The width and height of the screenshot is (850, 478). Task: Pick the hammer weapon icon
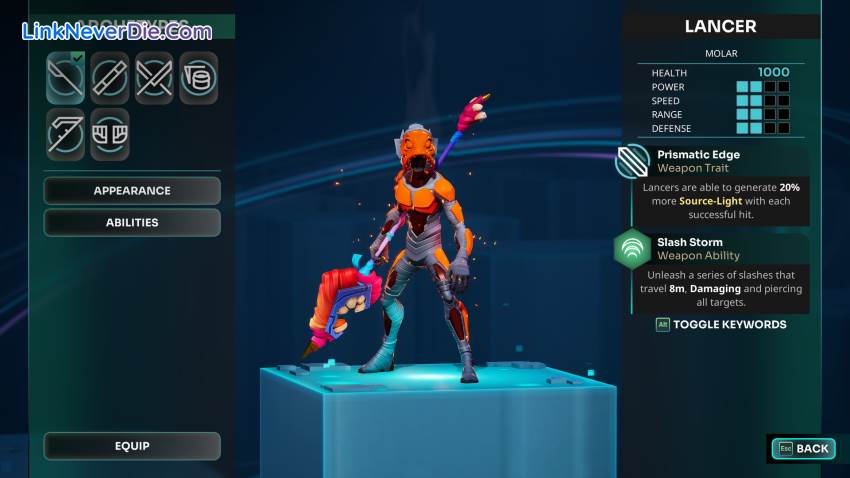198,78
